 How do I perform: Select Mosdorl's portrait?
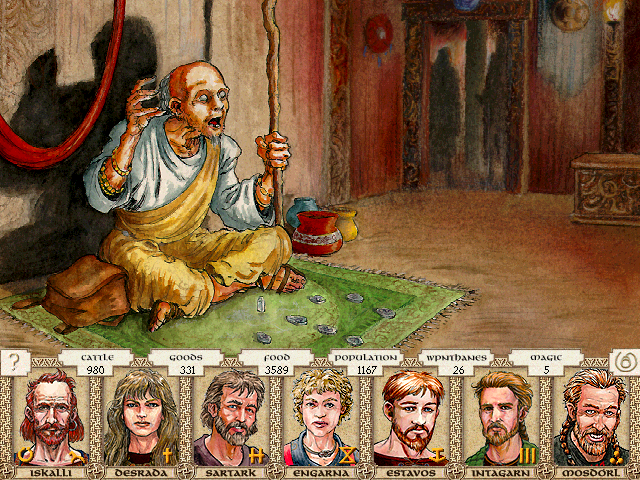tap(593, 417)
